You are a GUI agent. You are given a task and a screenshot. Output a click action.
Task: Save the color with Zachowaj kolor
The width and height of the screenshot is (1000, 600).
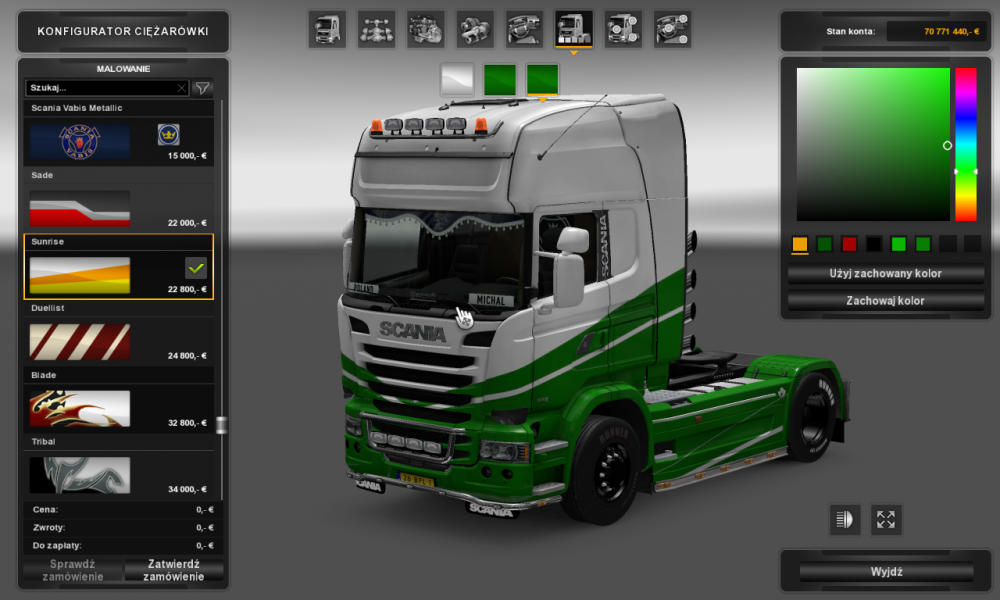[886, 300]
